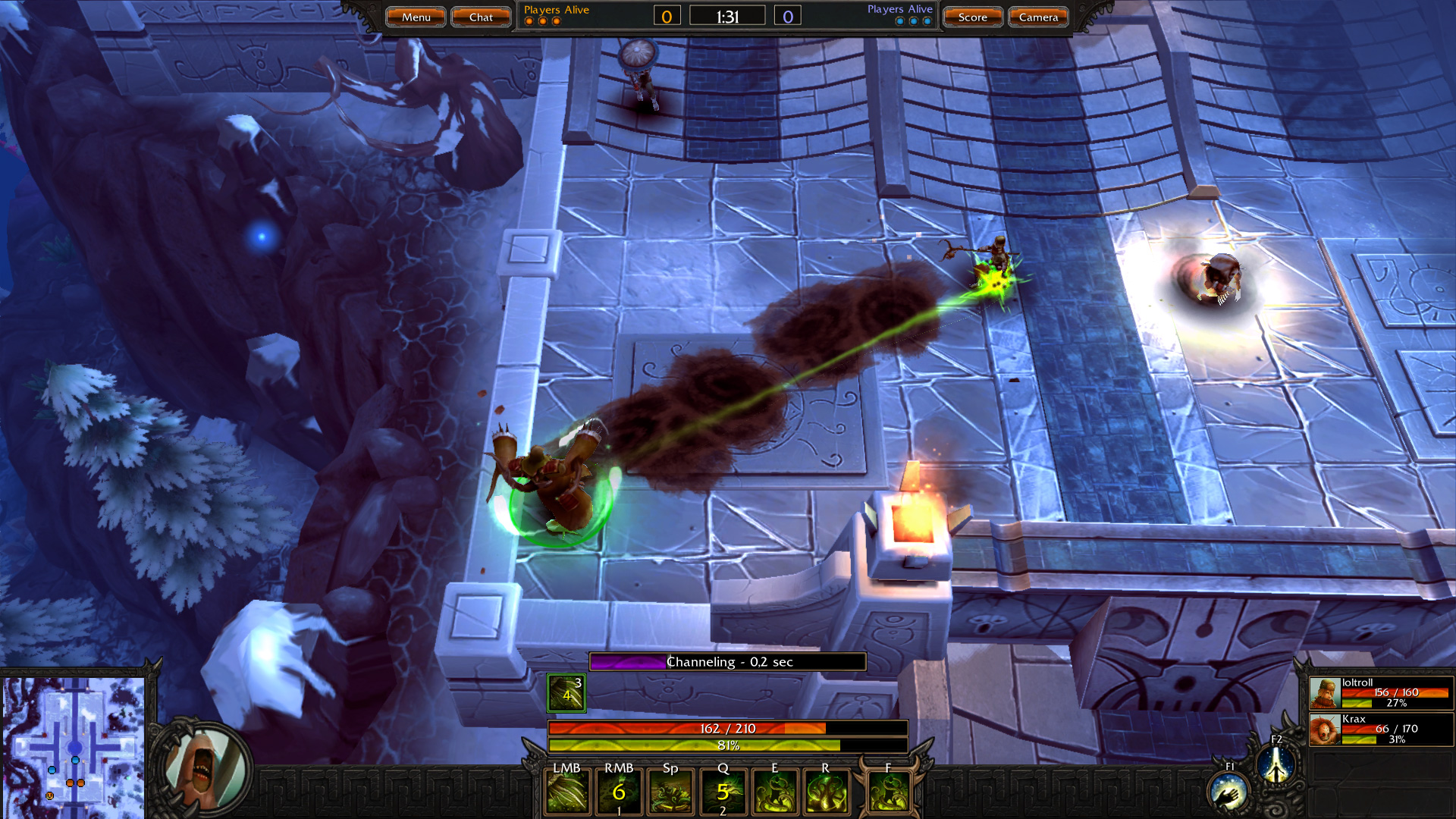Viewport: 1456px width, 819px height.
Task: Click the arena minimap
Action: (x=74, y=739)
